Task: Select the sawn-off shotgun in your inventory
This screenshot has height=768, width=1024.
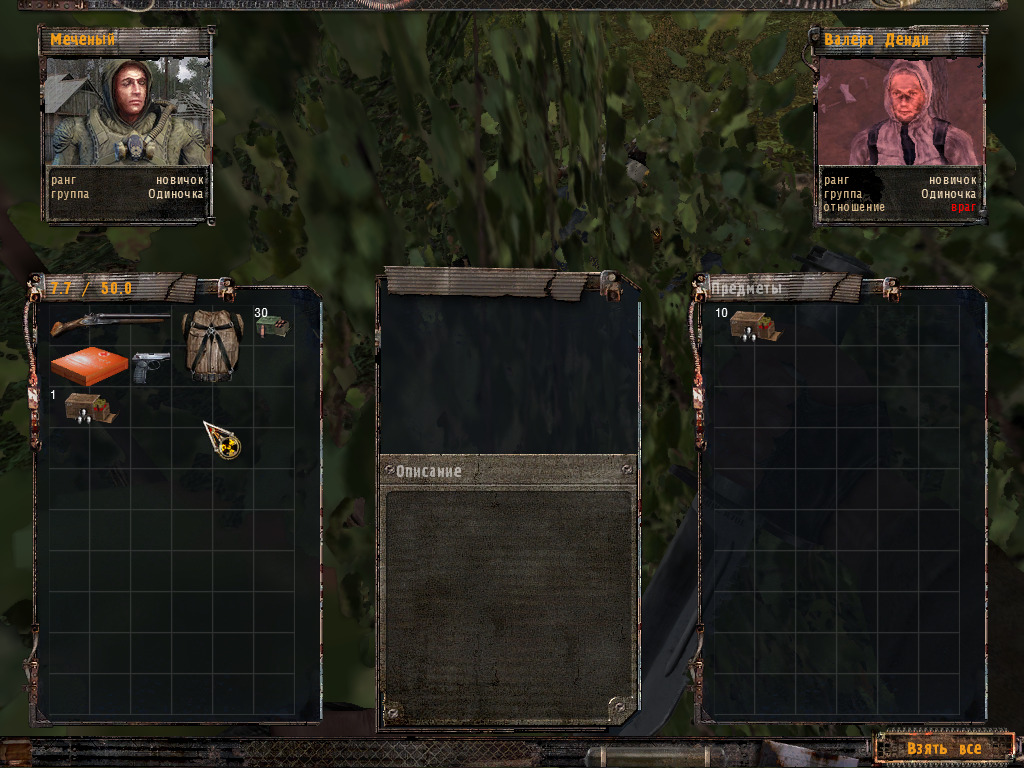Action: (x=110, y=324)
